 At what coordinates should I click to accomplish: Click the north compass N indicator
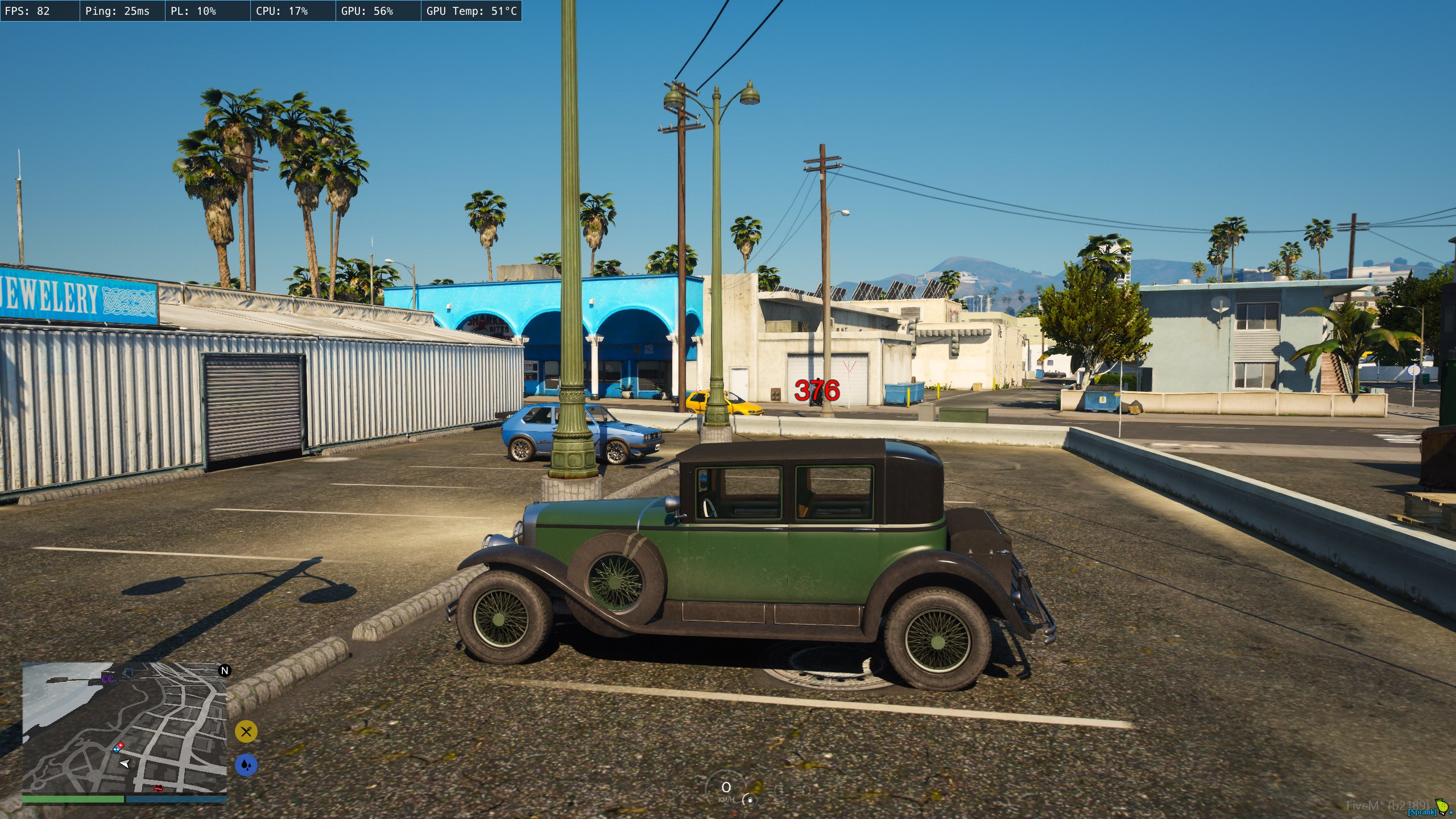[x=225, y=671]
